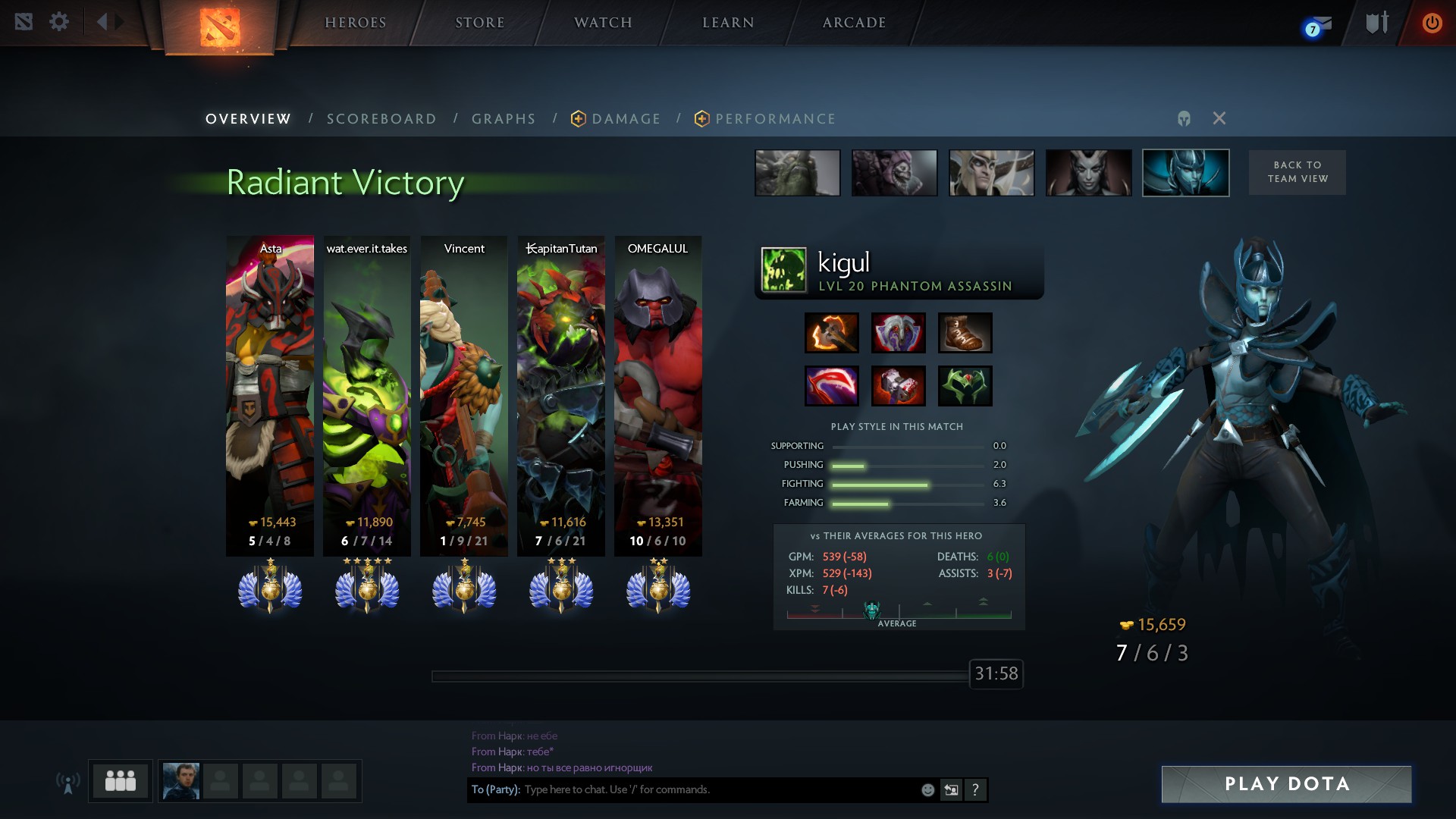Switch to the Scoreboard tab
Screen dimensions: 1456x819
coord(381,119)
